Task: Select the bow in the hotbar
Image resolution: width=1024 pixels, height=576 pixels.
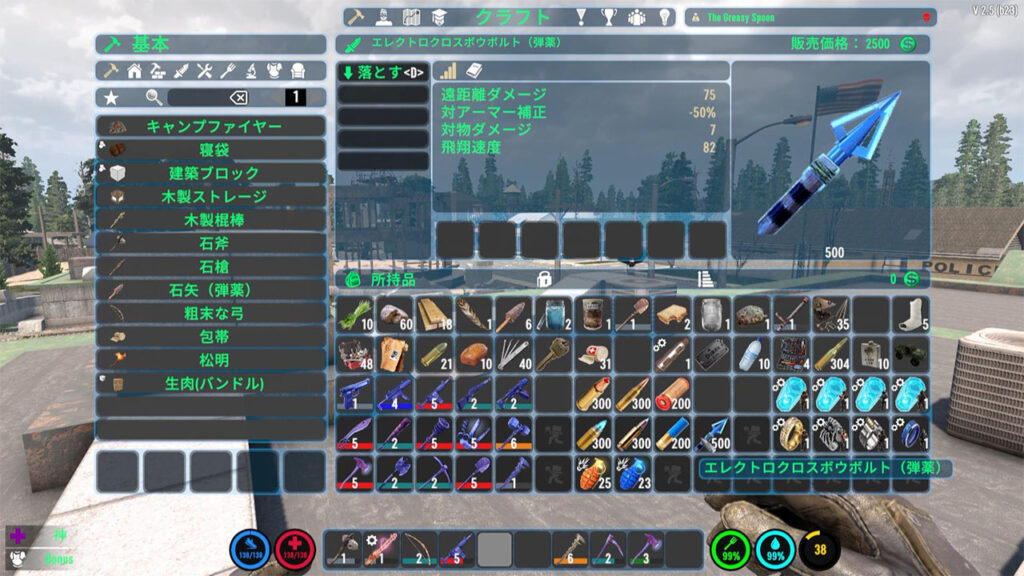Action: click(x=419, y=548)
